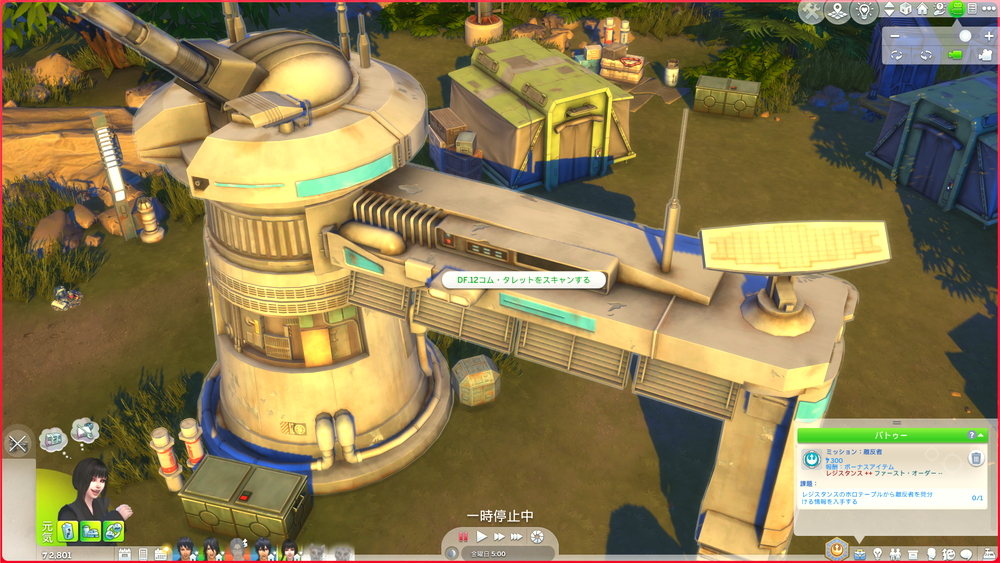Adjust the camera zoom slider handle
The height and width of the screenshot is (563, 1000).
[965, 35]
